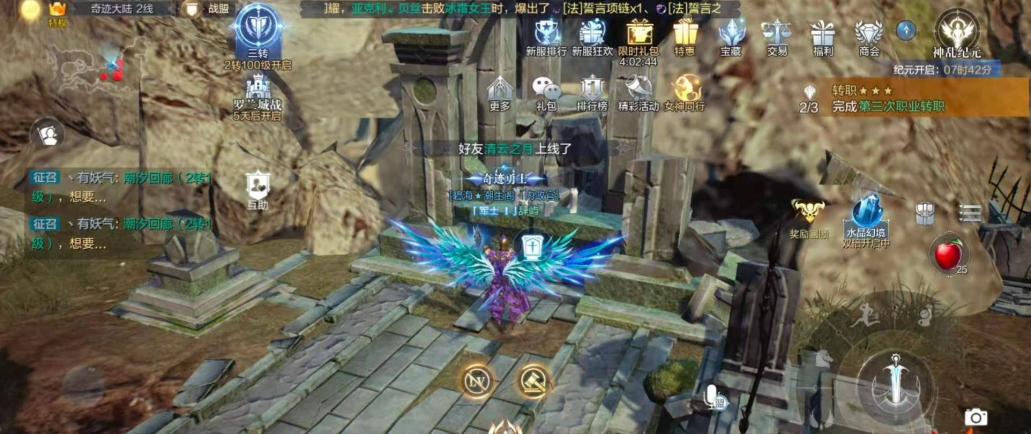Open the 新服狂欢 event icon
The height and width of the screenshot is (434, 1031).
coord(592,34)
